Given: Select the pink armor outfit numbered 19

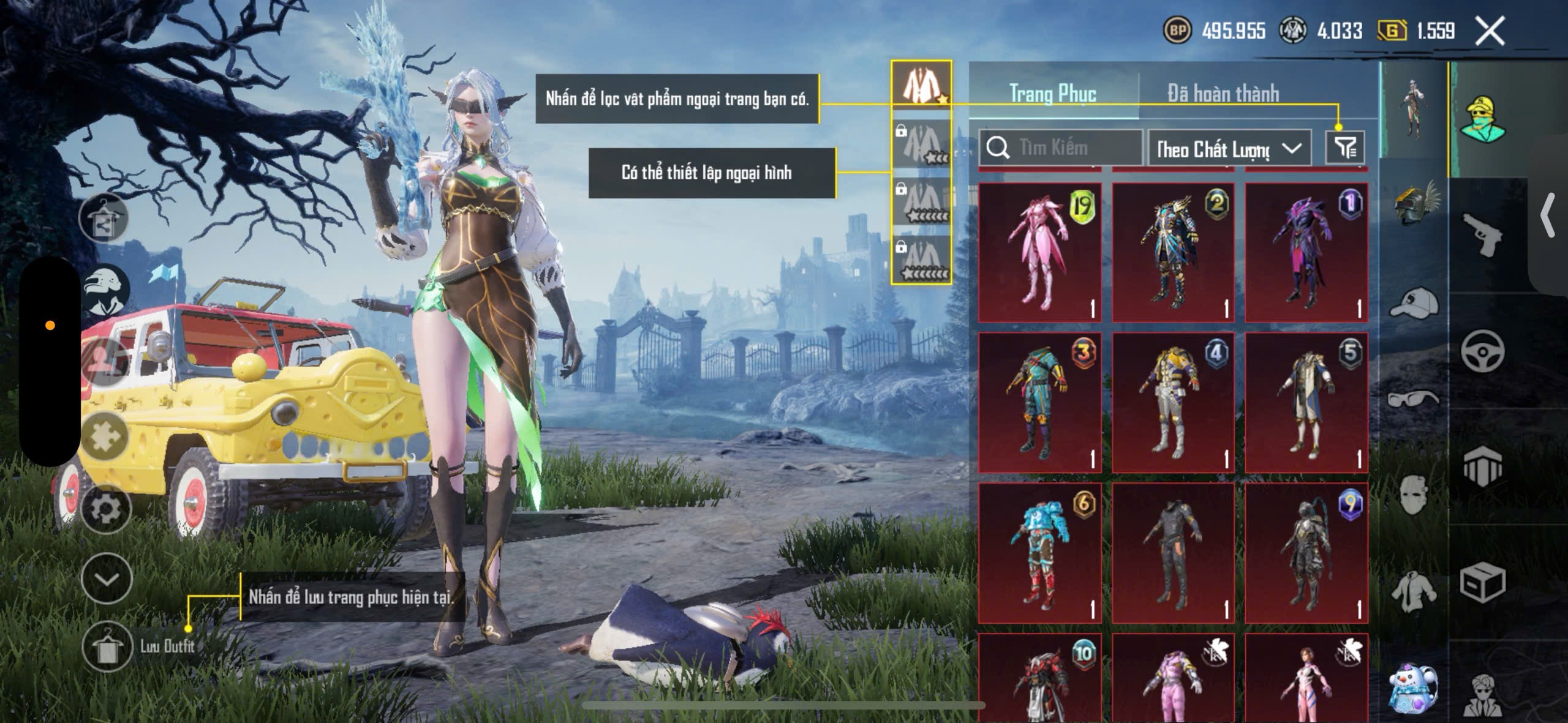Looking at the screenshot, I should click(1040, 252).
